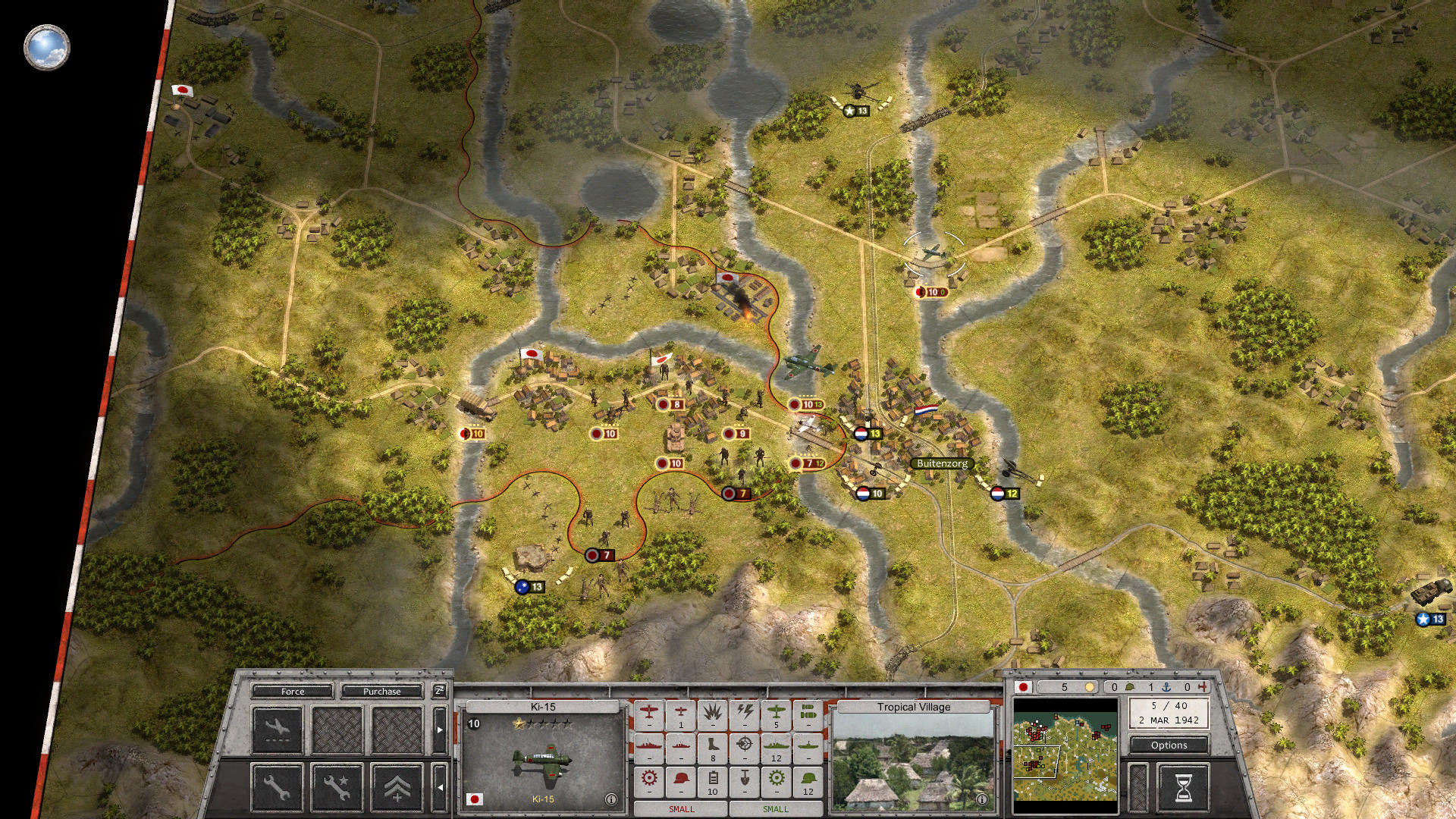The width and height of the screenshot is (1456, 819).
Task: Open the Purchase panel
Action: pos(381,692)
